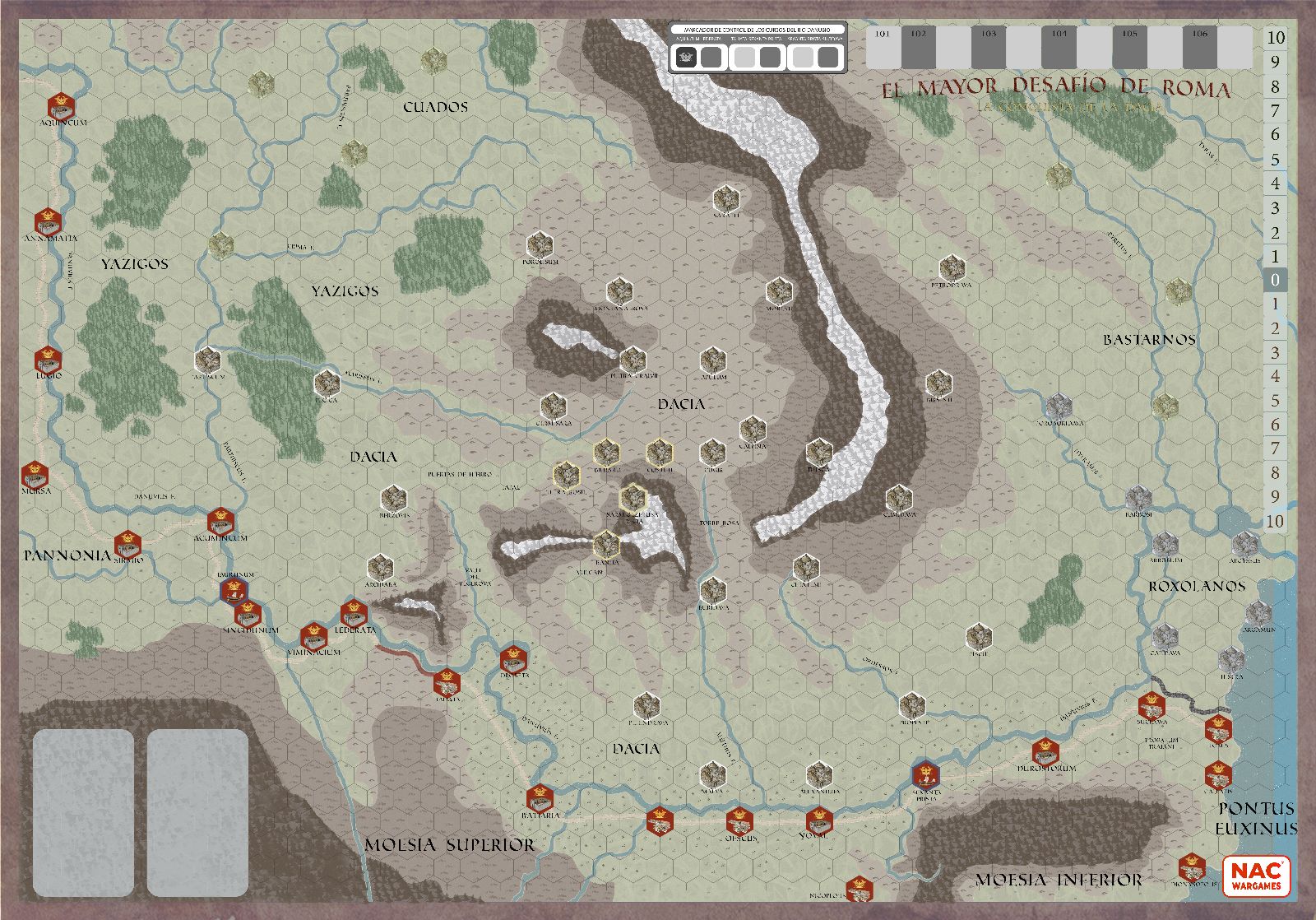Choose the Singidunum fortress hex
Image resolution: width=1316 pixels, height=920 pixels.
tap(248, 613)
